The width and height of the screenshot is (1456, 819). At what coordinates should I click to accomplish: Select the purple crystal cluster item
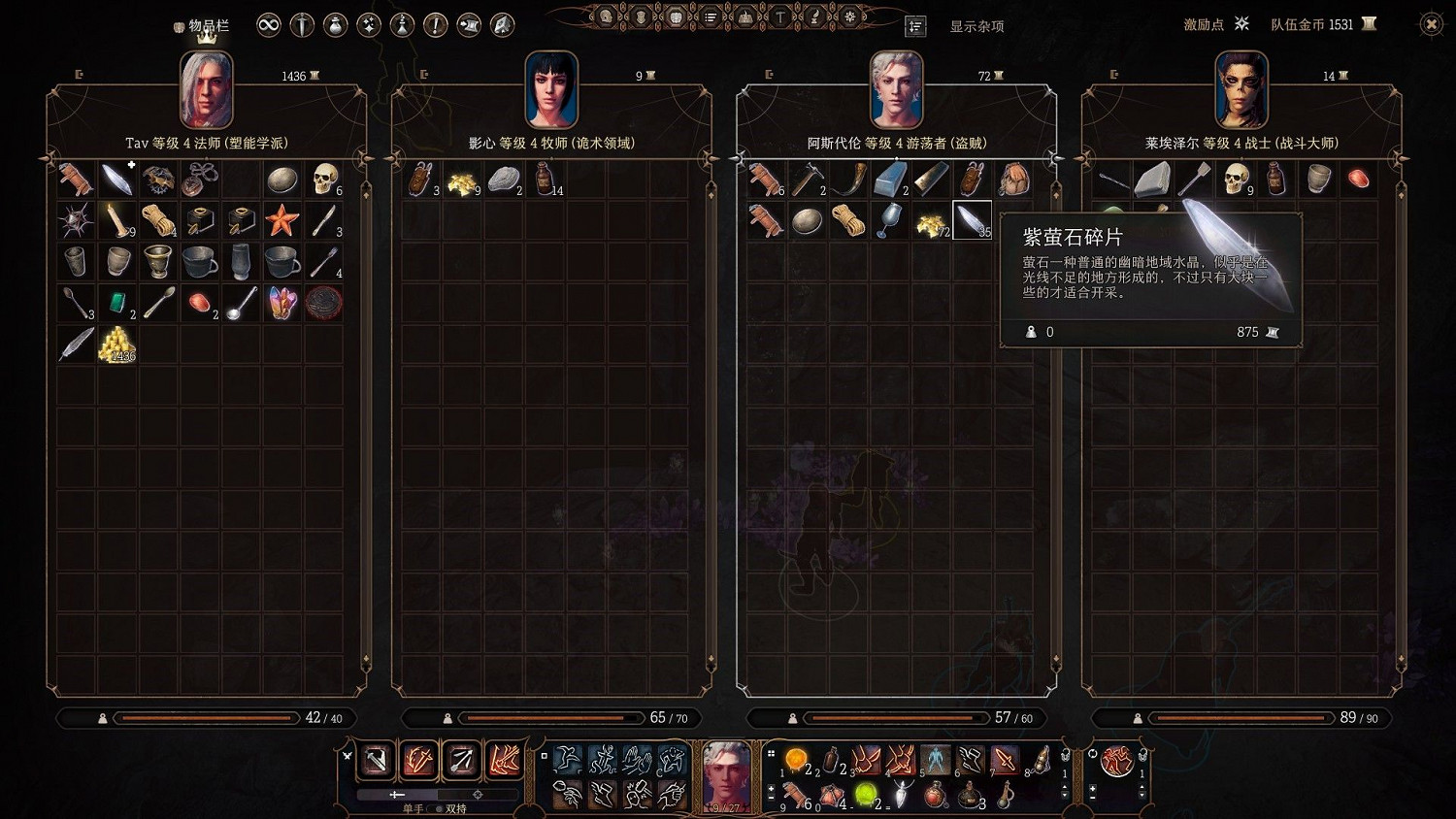pyautogui.click(x=282, y=304)
